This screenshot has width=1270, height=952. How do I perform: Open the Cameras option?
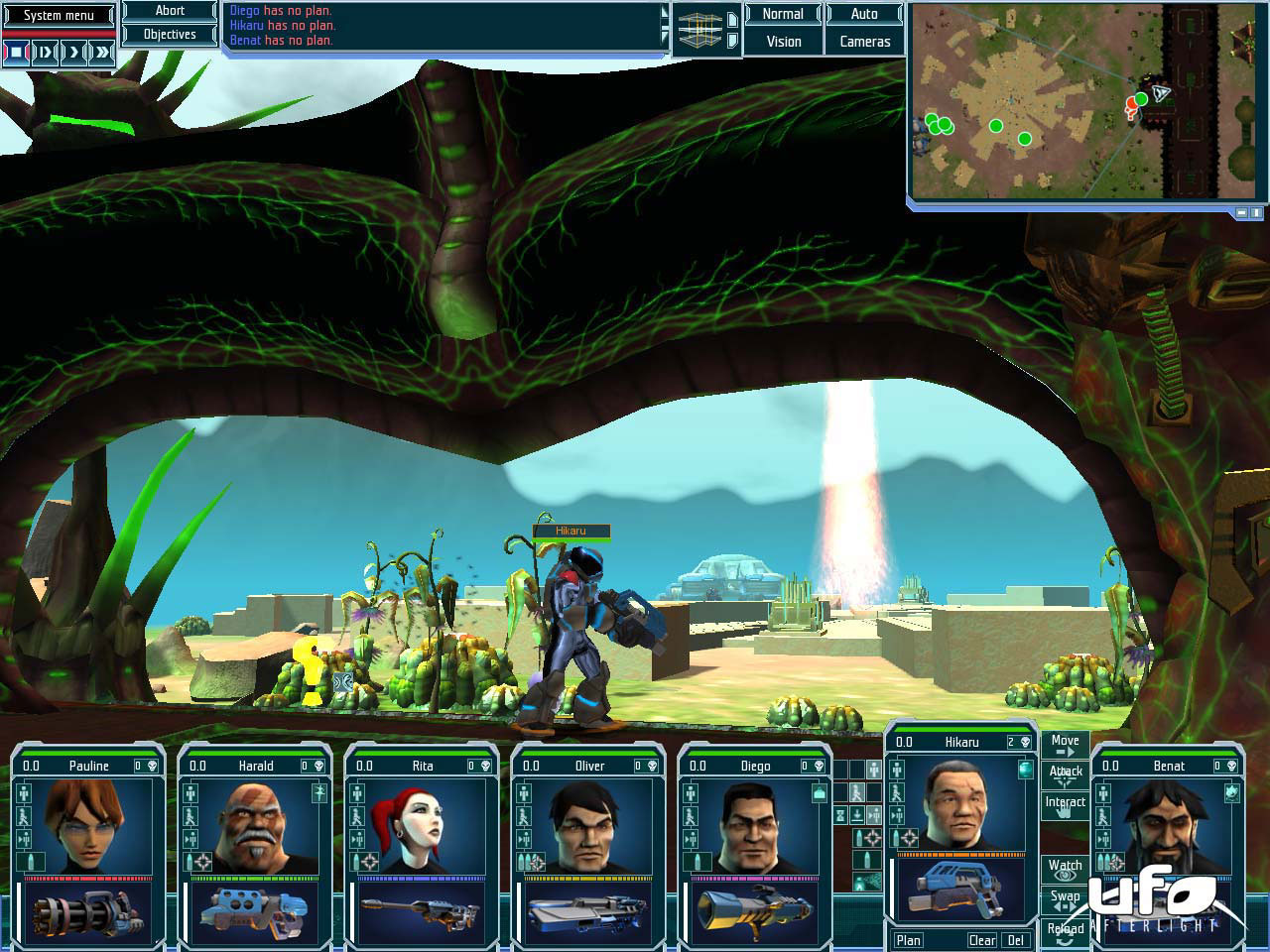864,42
